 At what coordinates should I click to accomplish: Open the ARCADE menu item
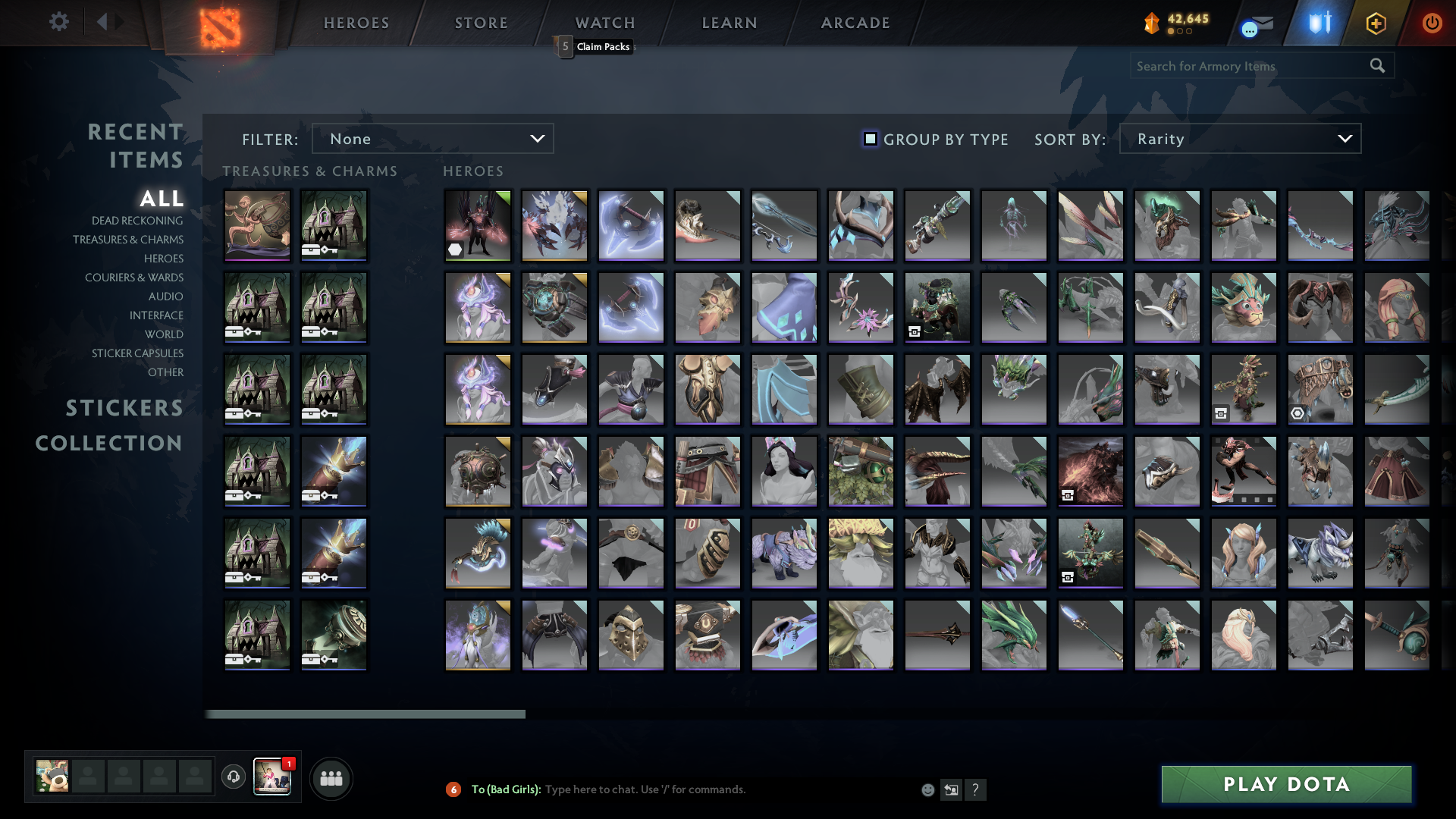point(855,23)
